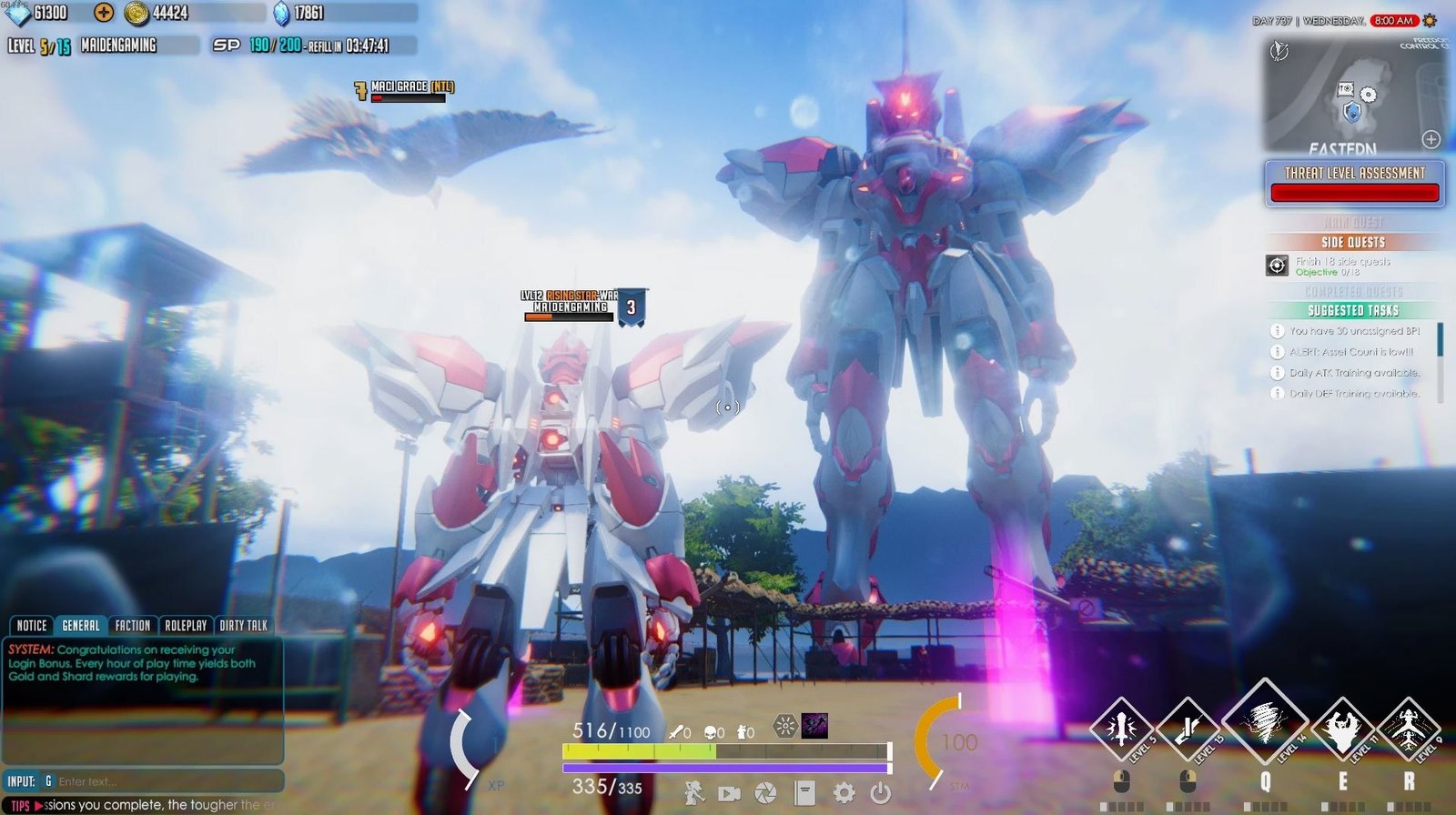
Task: Open the settings gear icon
Action: click(844, 793)
